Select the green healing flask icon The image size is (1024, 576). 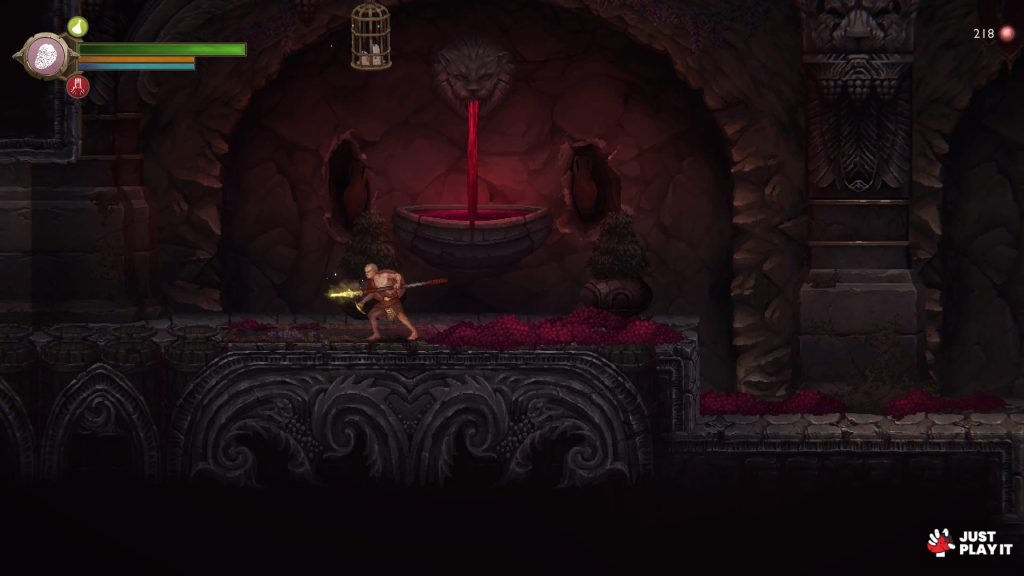78,26
